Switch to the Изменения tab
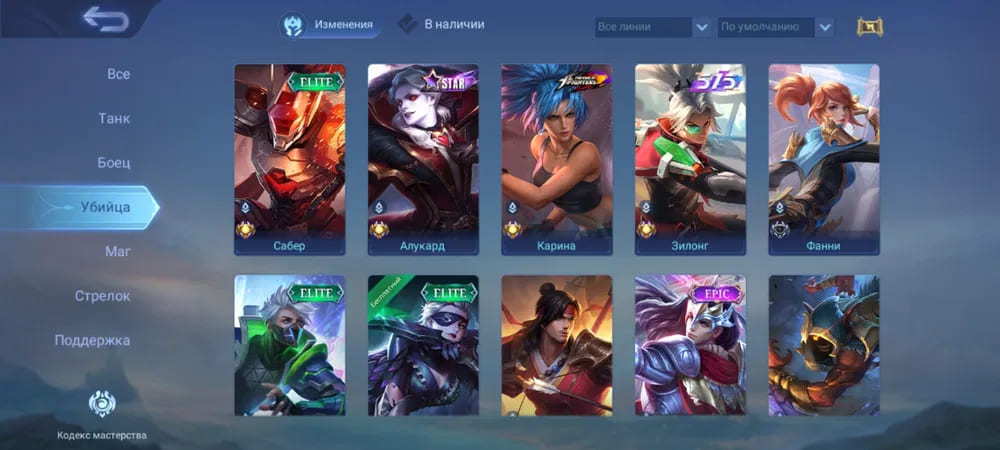Screen dimensions: 1000x450 (330, 25)
